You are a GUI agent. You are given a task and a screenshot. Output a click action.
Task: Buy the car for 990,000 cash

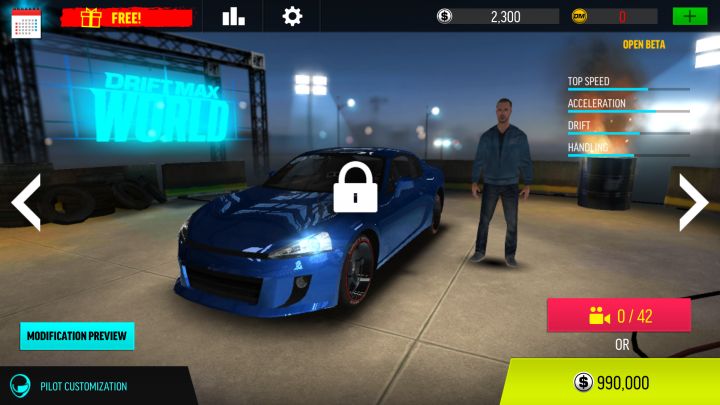pos(612,383)
